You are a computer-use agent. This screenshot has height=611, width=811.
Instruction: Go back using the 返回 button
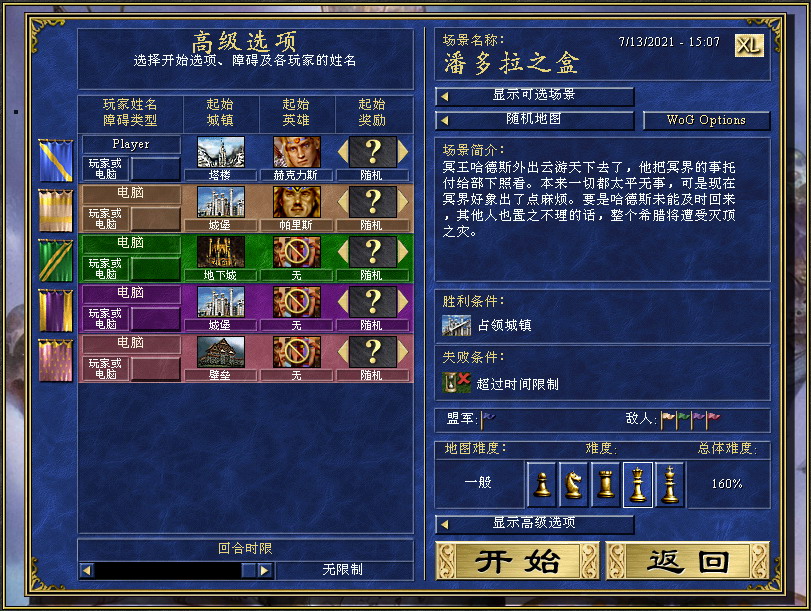pyautogui.click(x=687, y=561)
